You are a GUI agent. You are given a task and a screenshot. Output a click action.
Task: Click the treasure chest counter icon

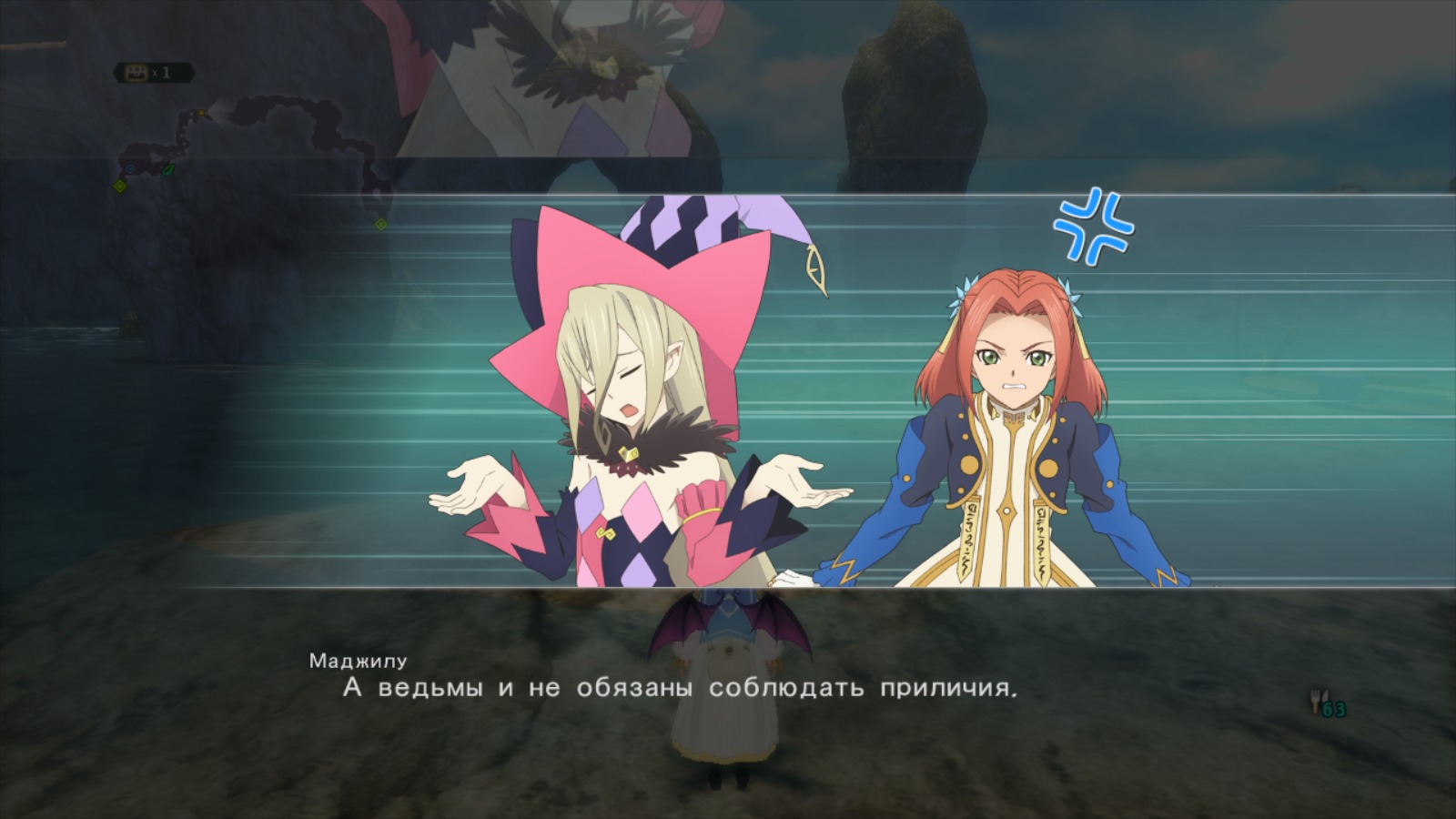tap(137, 72)
